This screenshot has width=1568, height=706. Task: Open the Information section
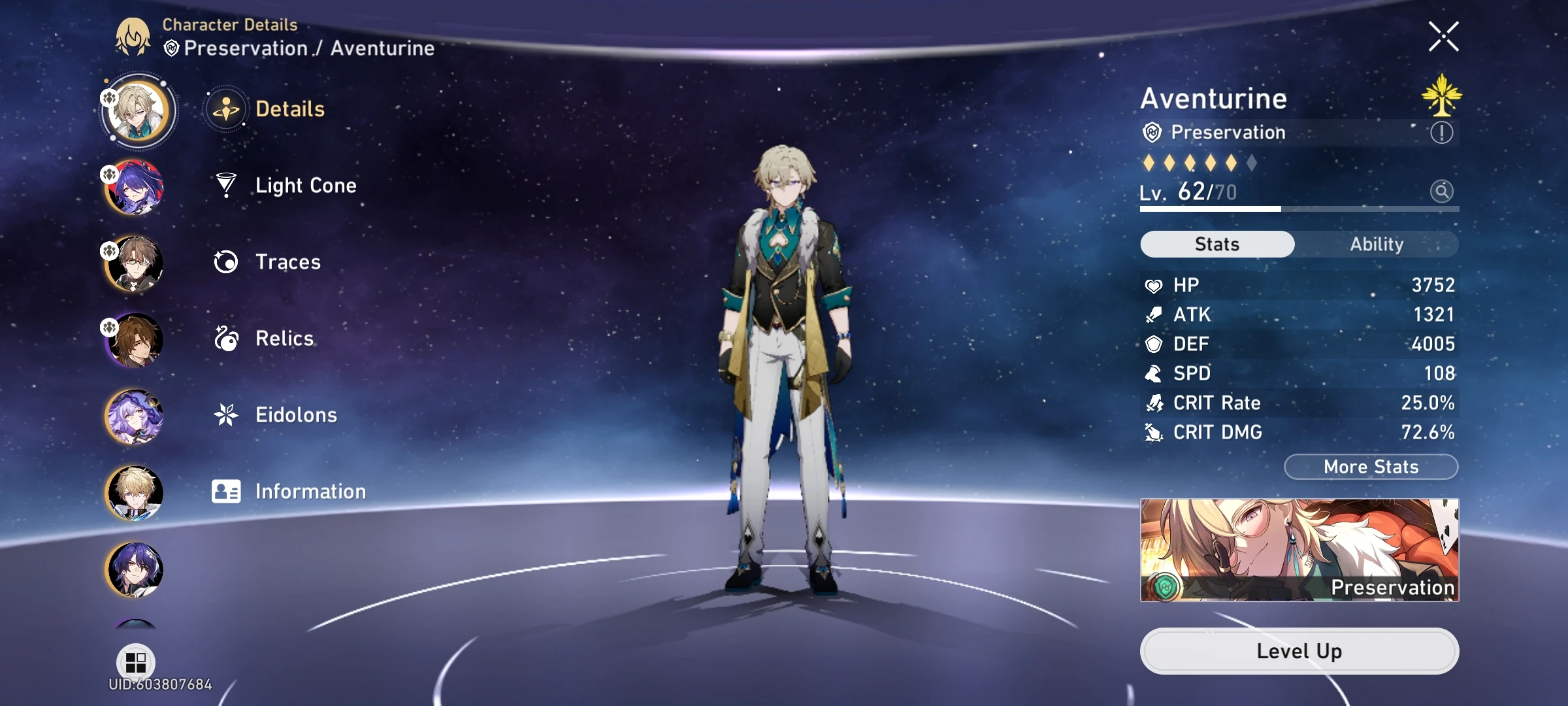(310, 491)
